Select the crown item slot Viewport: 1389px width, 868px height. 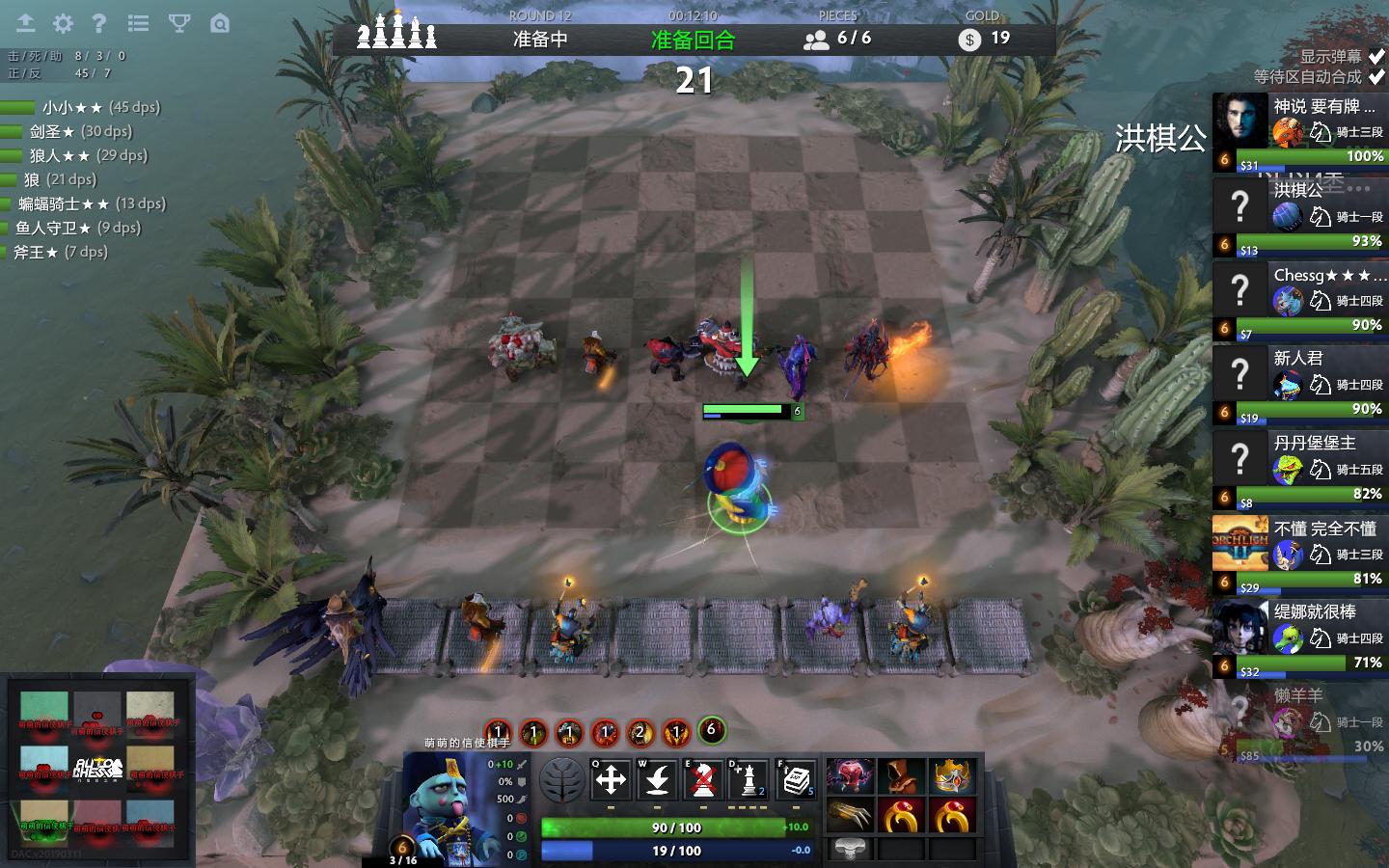[x=950, y=776]
